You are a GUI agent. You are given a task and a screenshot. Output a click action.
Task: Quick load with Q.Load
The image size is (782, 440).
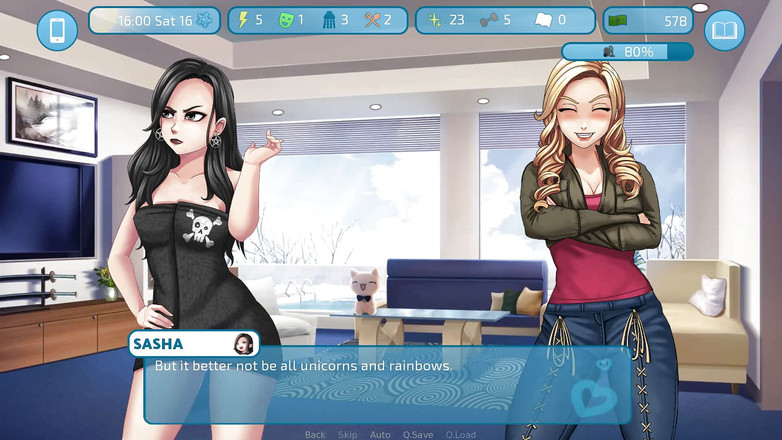pos(461,435)
